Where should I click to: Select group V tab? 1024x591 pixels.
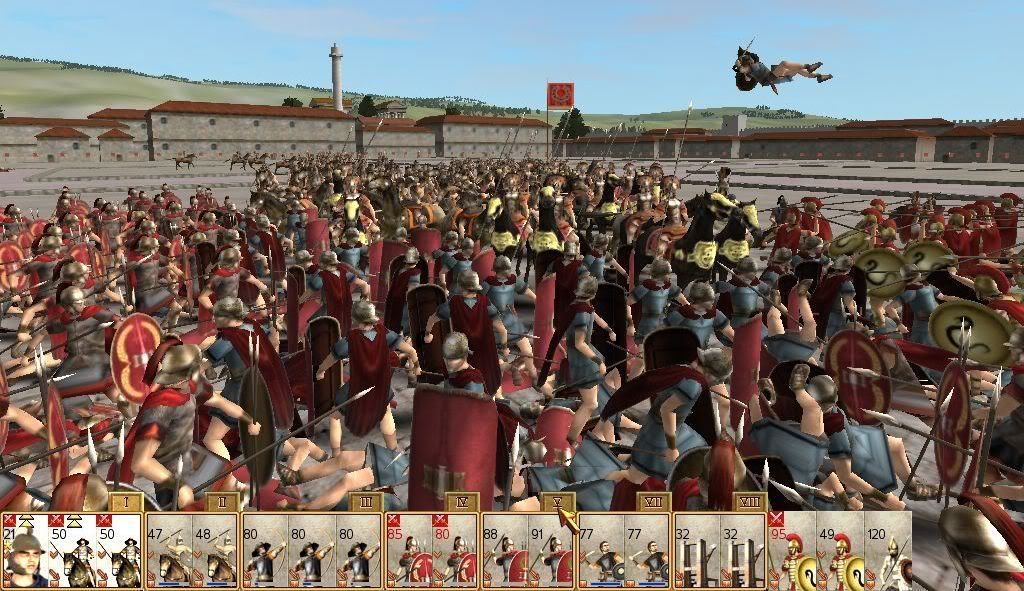[x=558, y=502]
